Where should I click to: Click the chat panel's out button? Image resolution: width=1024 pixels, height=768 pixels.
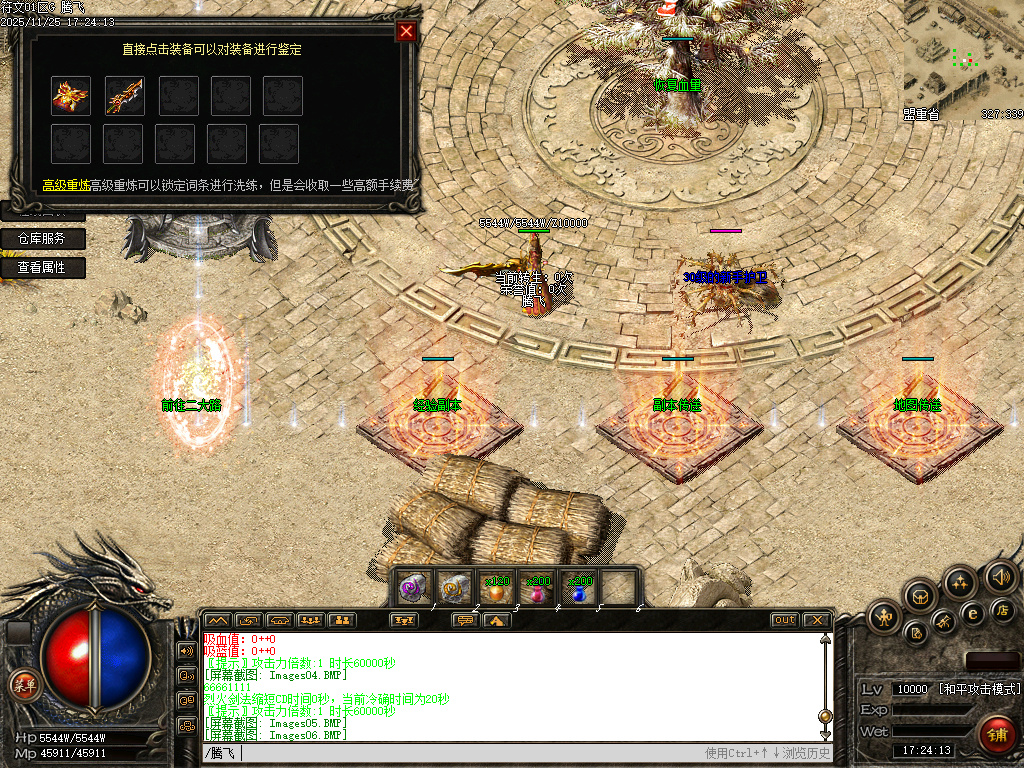pos(785,620)
